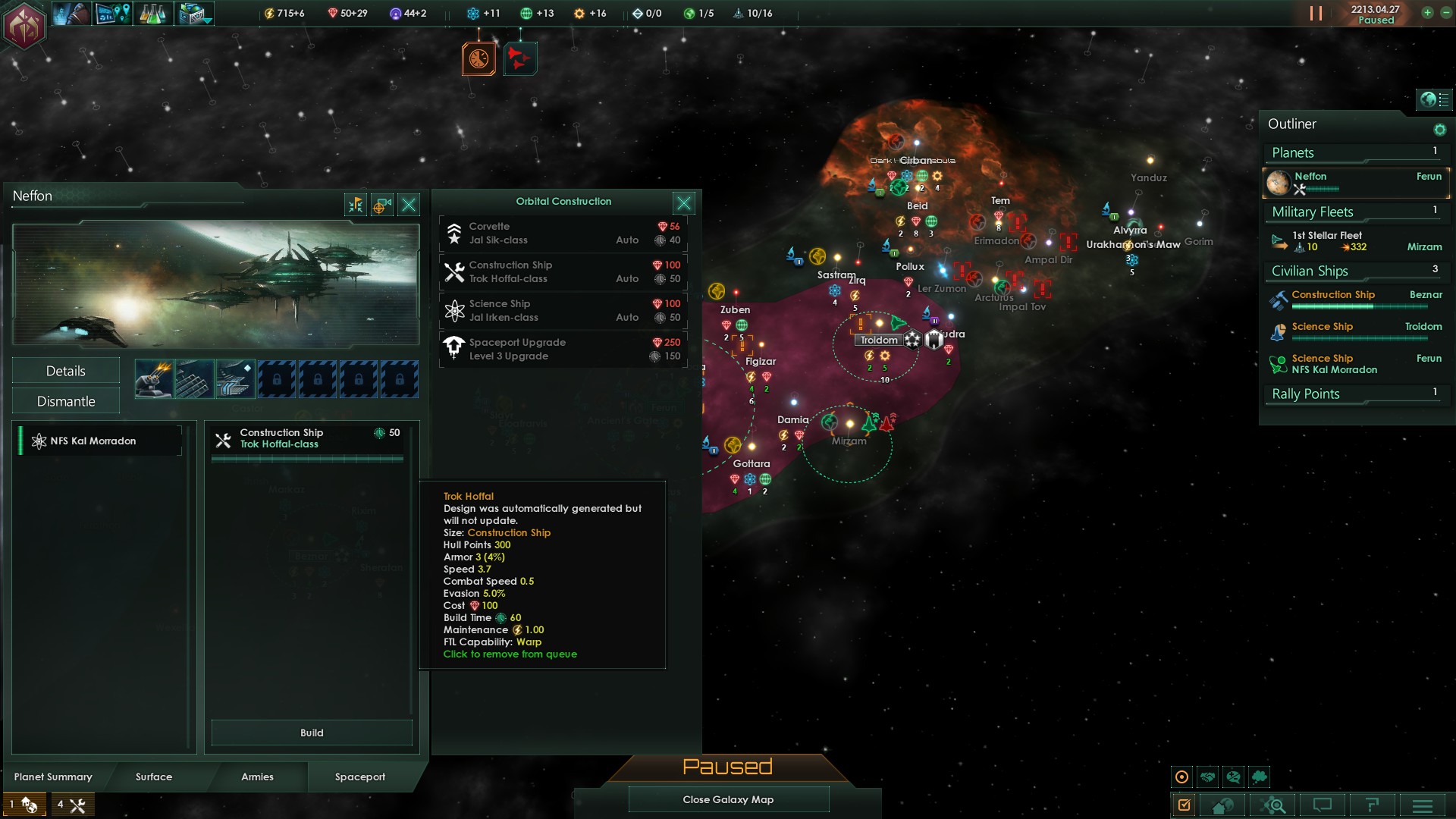
Task: Show the Armies tab
Action: (257, 777)
